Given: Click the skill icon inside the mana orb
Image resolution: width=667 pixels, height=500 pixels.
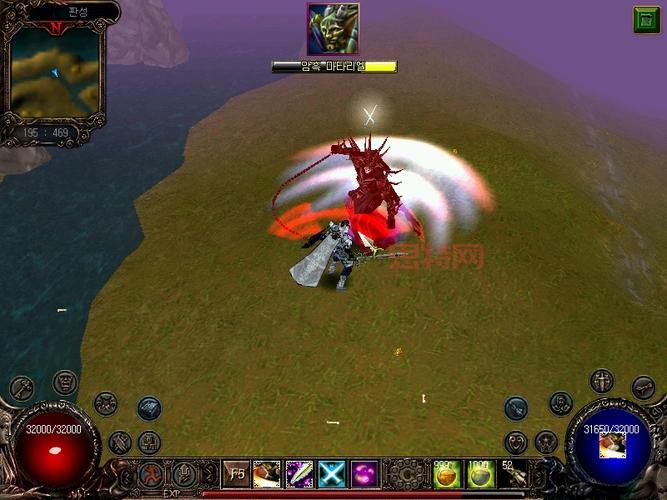Looking at the screenshot, I should [612, 446].
